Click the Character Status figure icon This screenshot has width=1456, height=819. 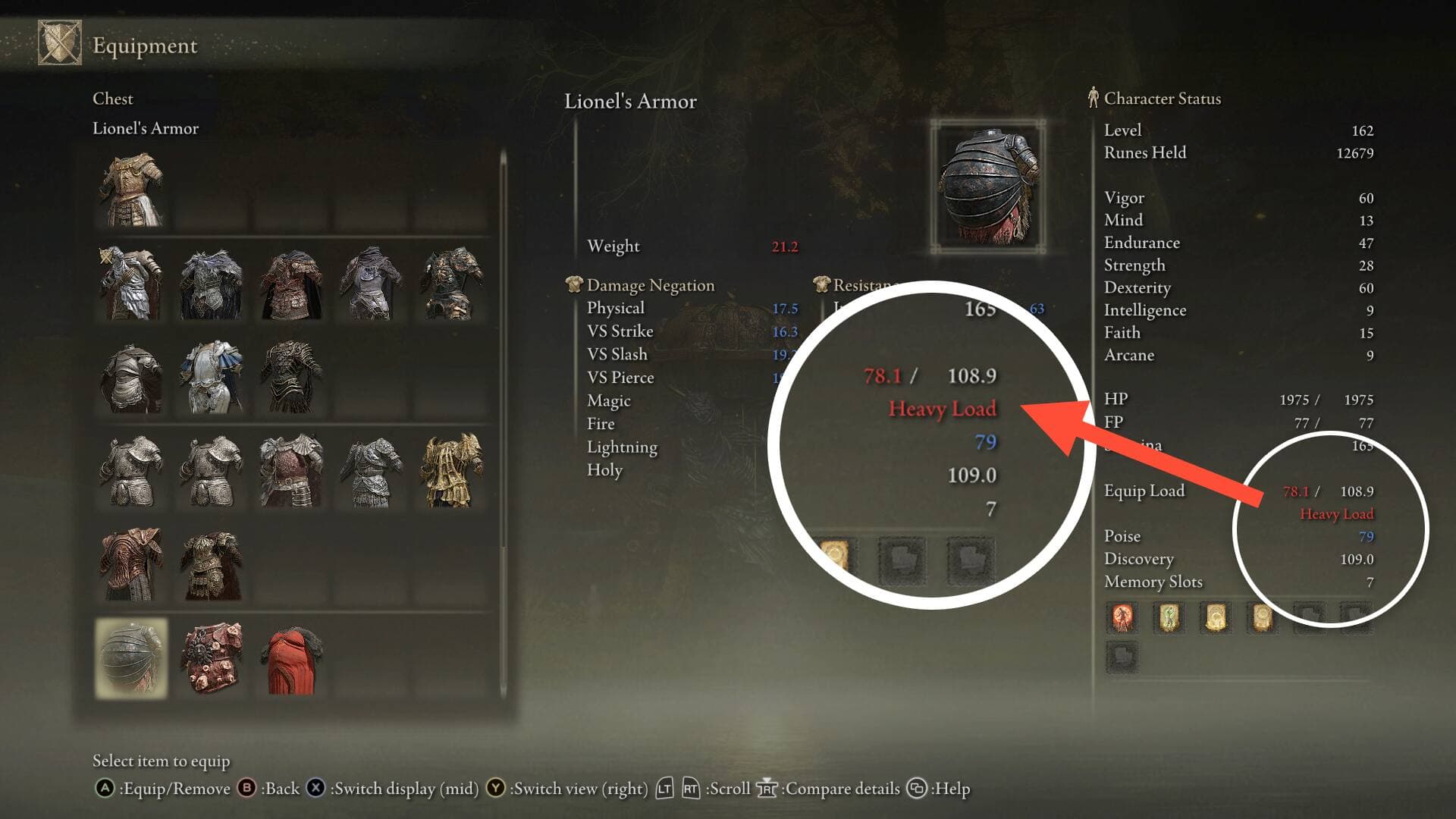(1093, 98)
